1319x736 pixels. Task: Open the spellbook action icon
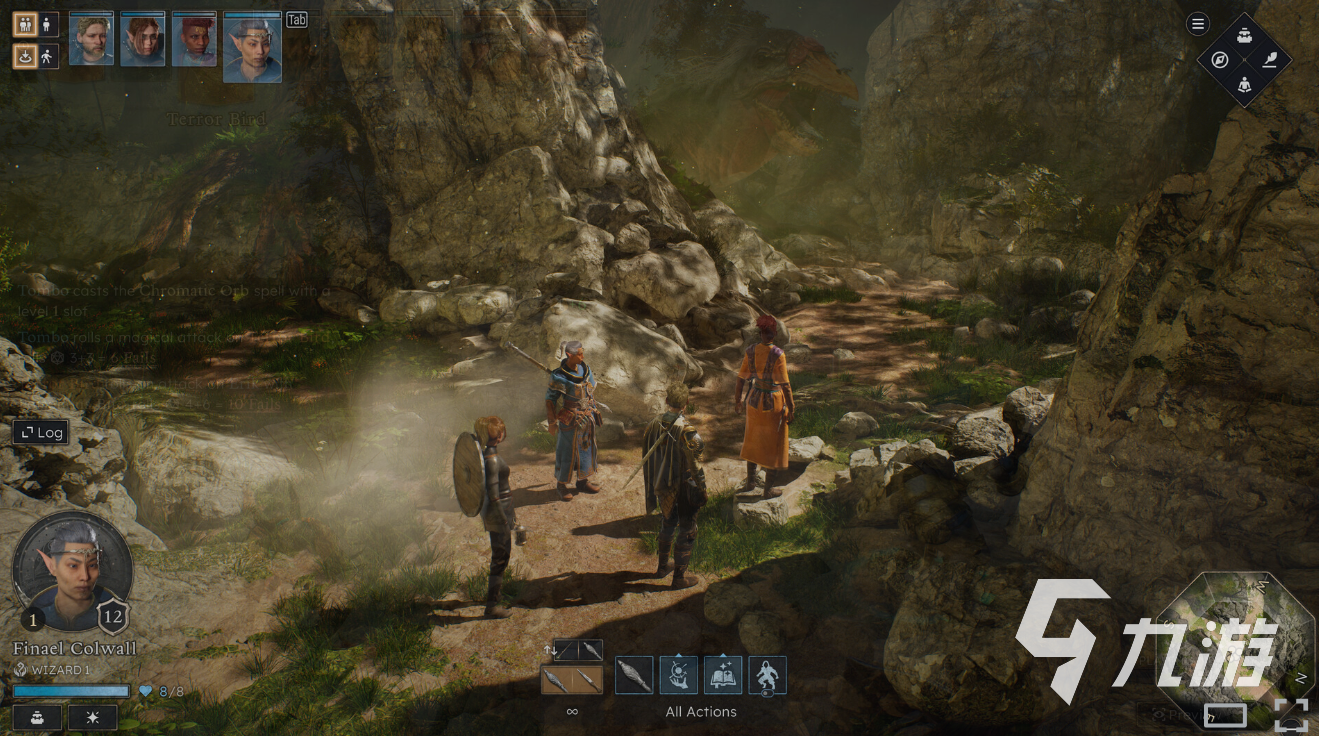pyautogui.click(x=723, y=676)
